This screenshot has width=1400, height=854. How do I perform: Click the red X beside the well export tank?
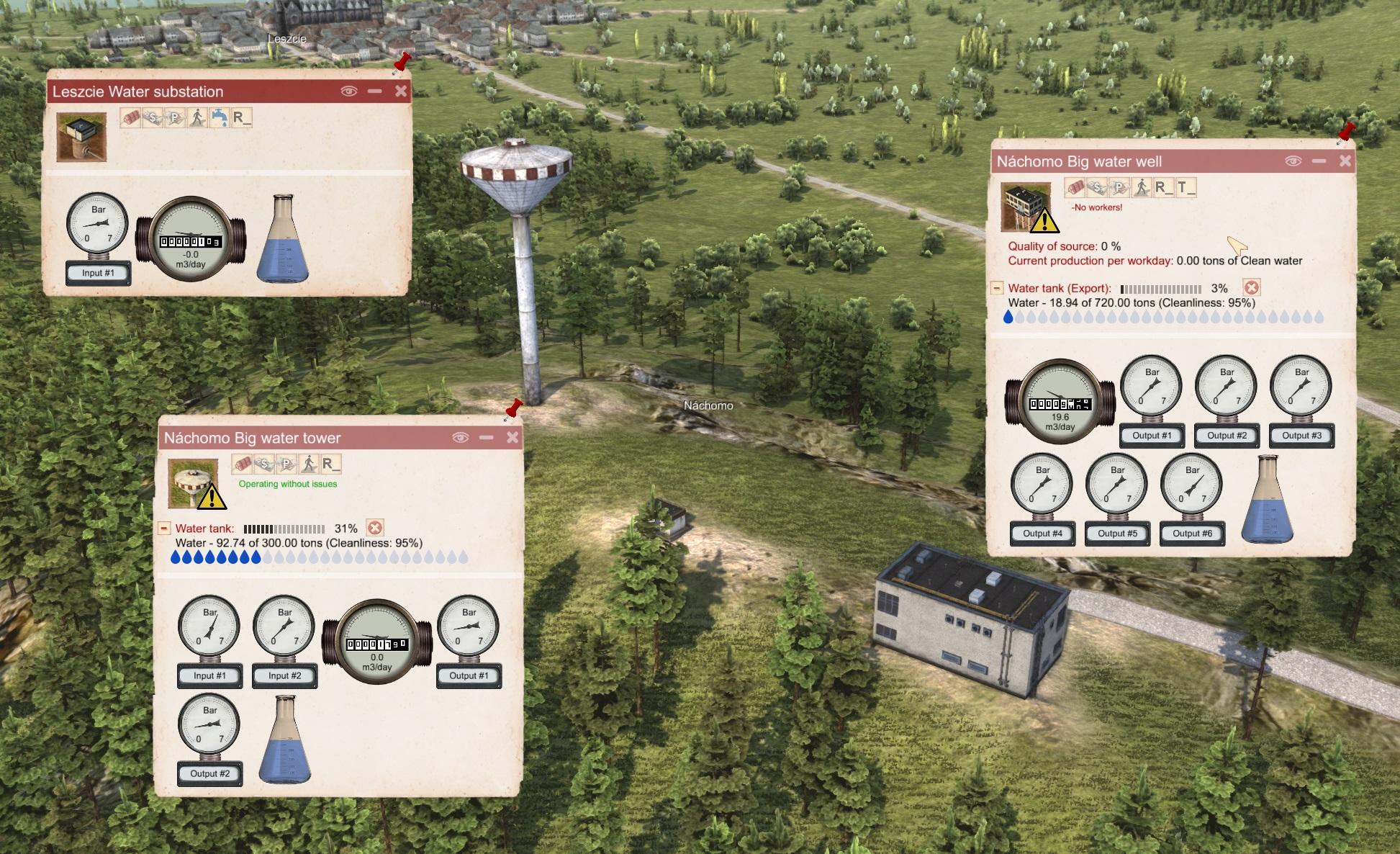(x=1252, y=288)
